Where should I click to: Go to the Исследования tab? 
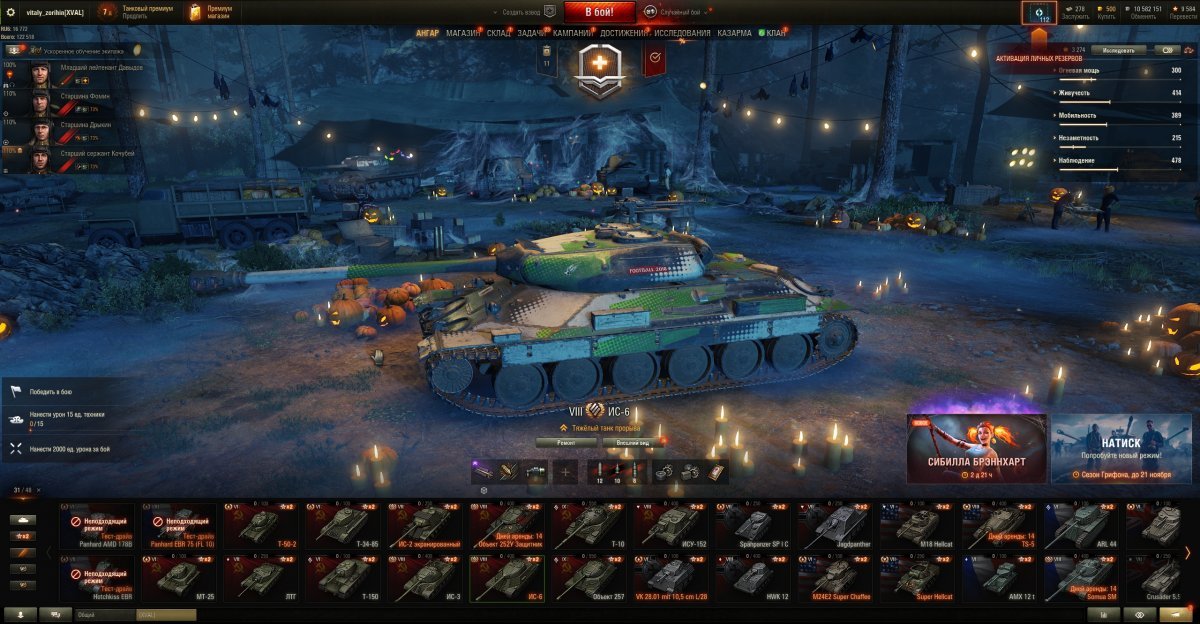[682, 33]
